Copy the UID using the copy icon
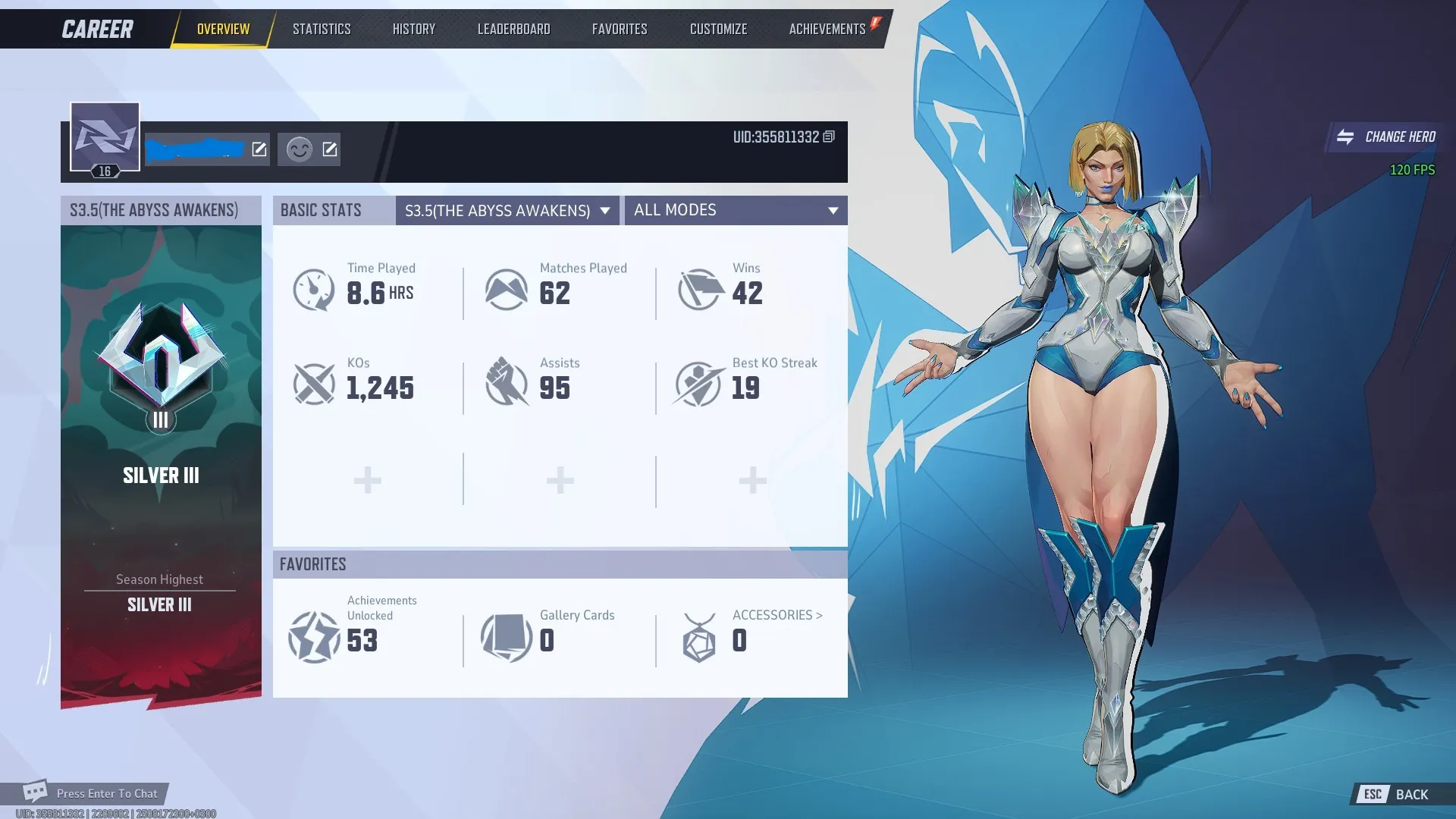 (828, 137)
